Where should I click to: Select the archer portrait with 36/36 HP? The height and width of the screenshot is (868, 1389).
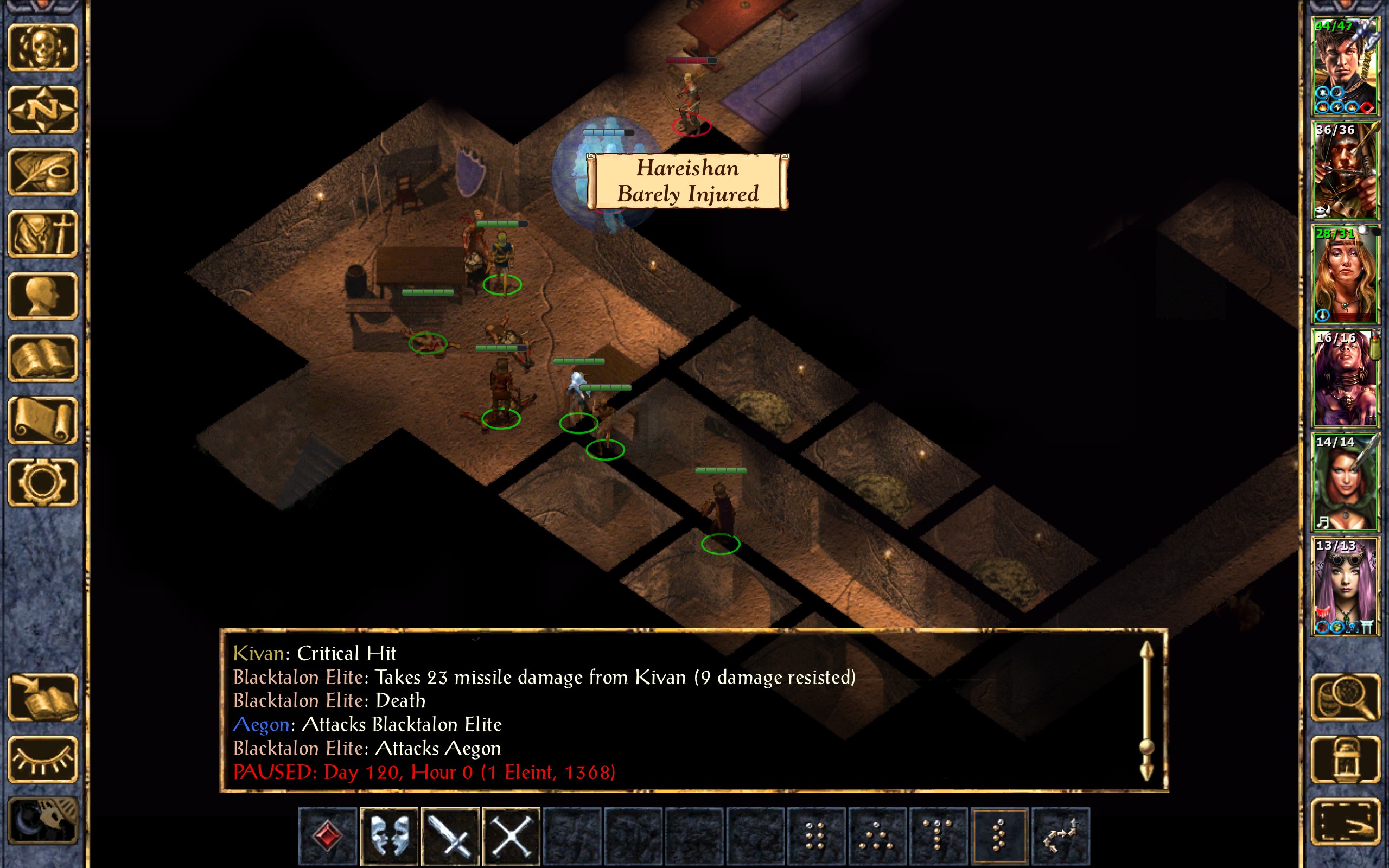[x=1345, y=170]
